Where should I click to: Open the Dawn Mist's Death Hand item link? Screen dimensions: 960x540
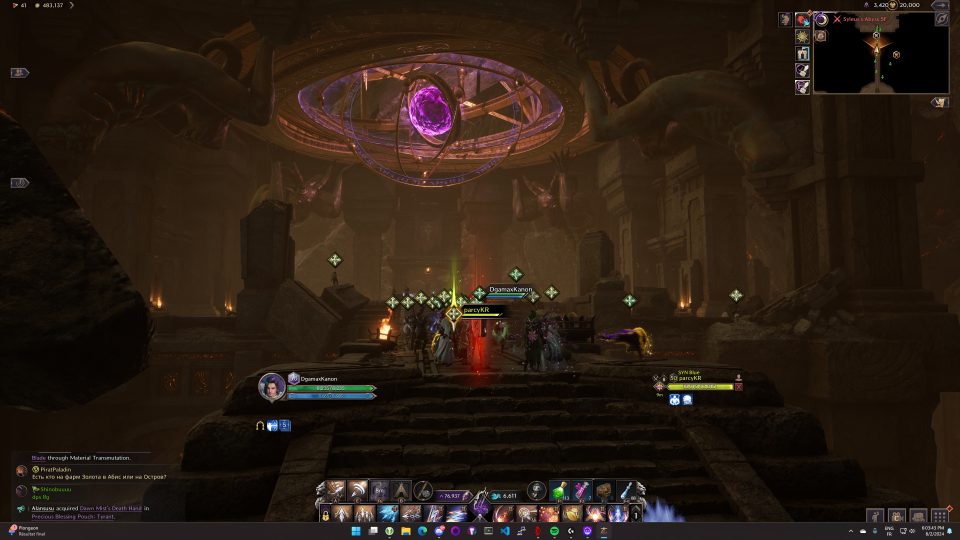pyautogui.click(x=110, y=508)
